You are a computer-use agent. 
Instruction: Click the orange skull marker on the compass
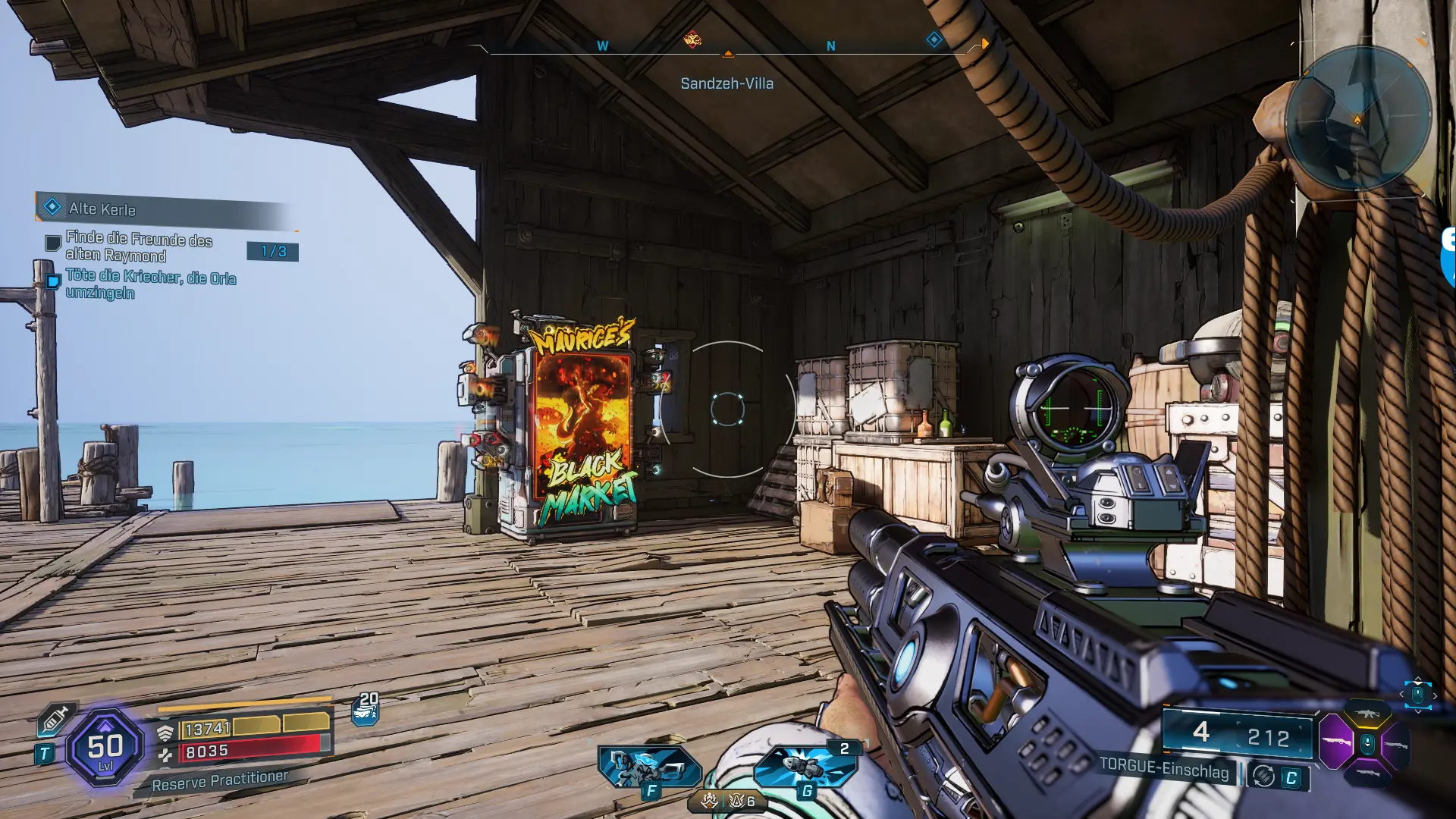point(692,39)
